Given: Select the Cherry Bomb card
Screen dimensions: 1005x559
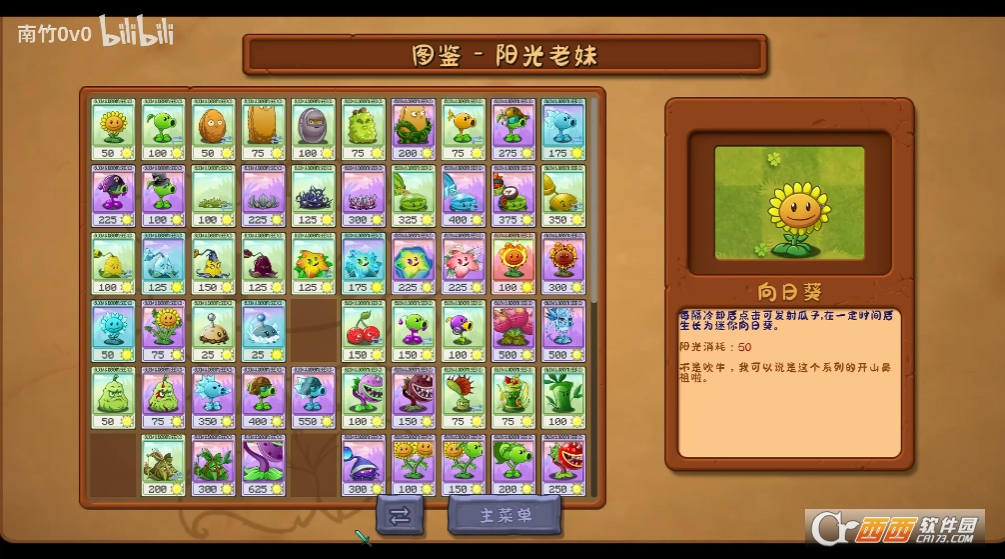Looking at the screenshot, I should pyautogui.click(x=364, y=331).
